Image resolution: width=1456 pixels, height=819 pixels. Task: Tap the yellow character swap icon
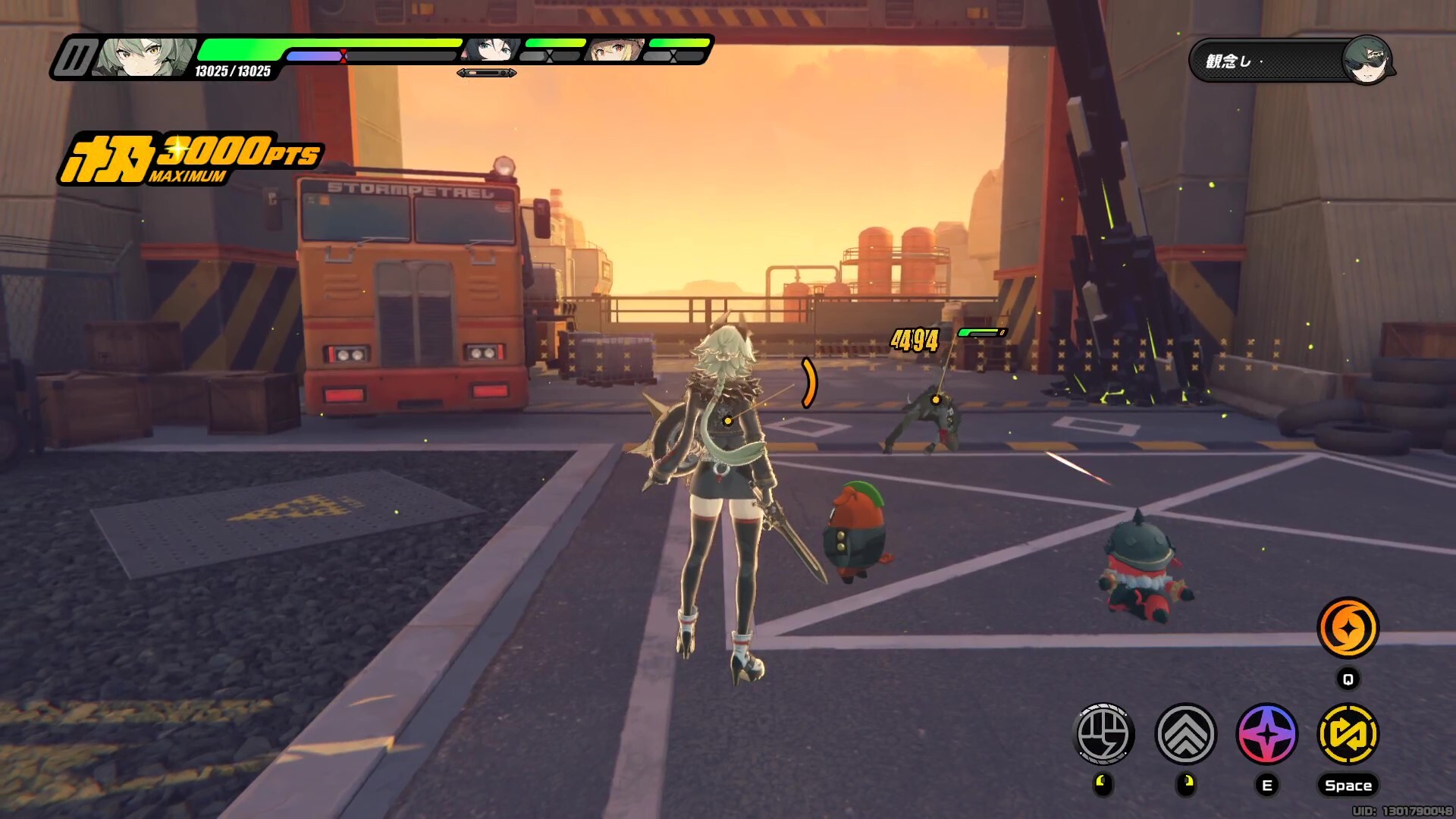(x=1348, y=733)
